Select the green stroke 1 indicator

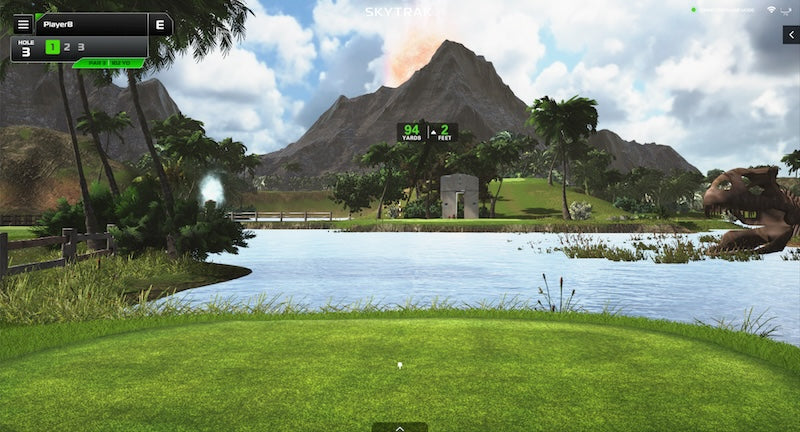[x=52, y=47]
